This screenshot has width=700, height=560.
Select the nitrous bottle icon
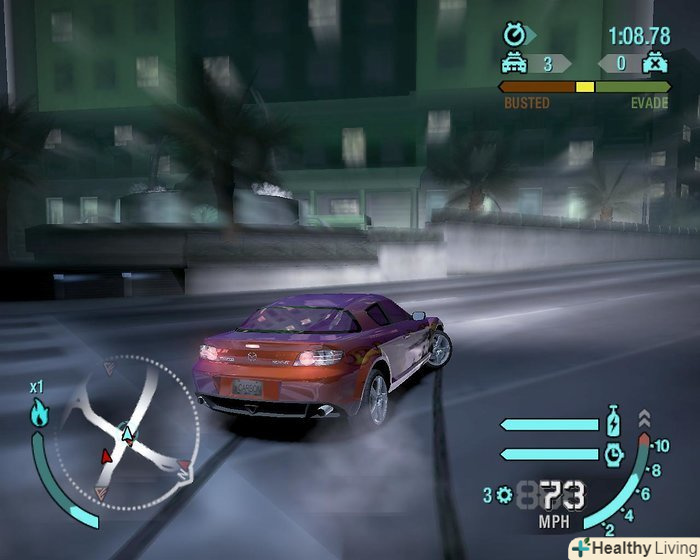(x=613, y=421)
